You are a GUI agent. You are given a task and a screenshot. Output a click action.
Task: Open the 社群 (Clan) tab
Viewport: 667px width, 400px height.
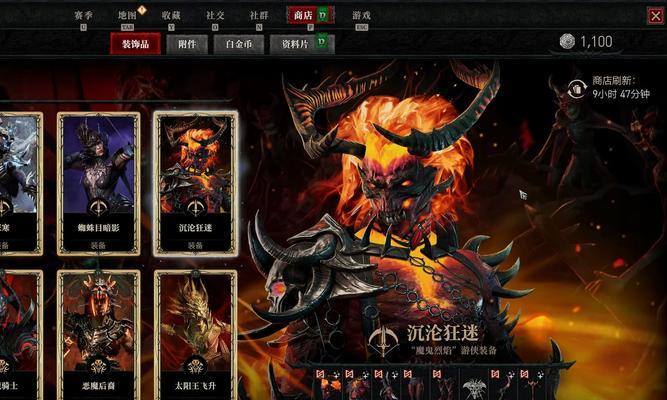pyautogui.click(x=259, y=16)
